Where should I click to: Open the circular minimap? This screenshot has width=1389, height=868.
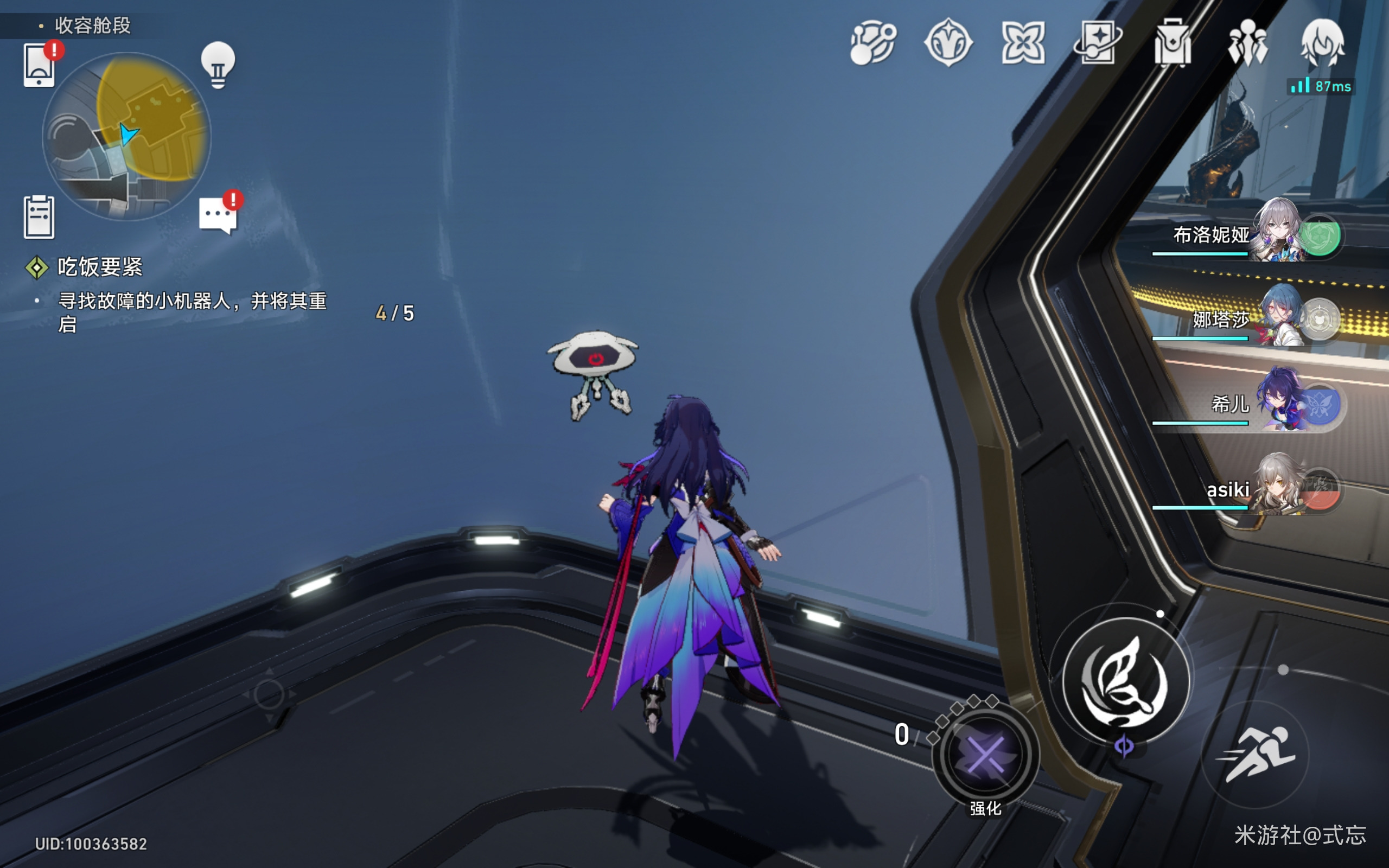pos(127,137)
